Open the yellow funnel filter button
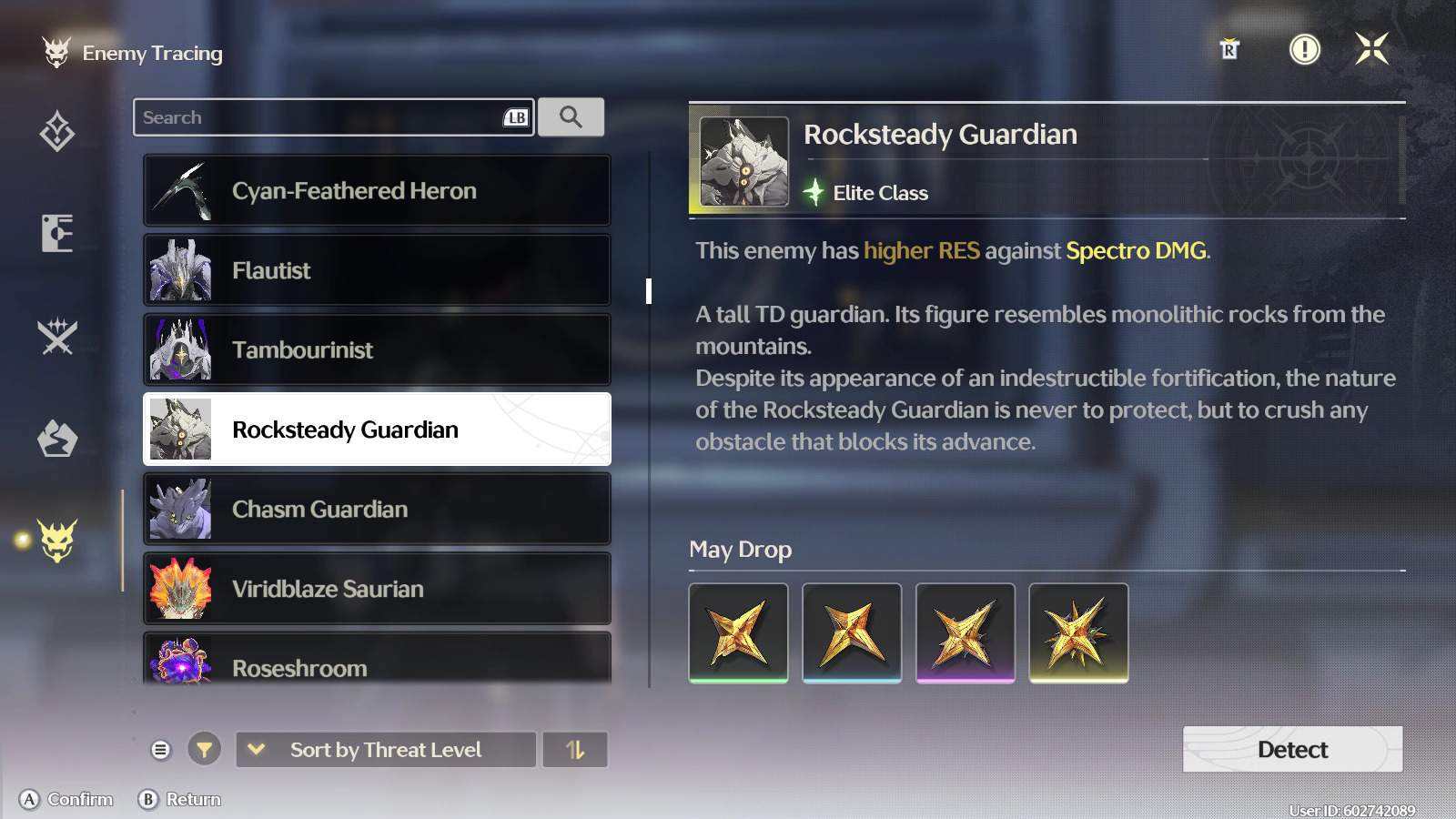1456x819 pixels. pyautogui.click(x=205, y=750)
